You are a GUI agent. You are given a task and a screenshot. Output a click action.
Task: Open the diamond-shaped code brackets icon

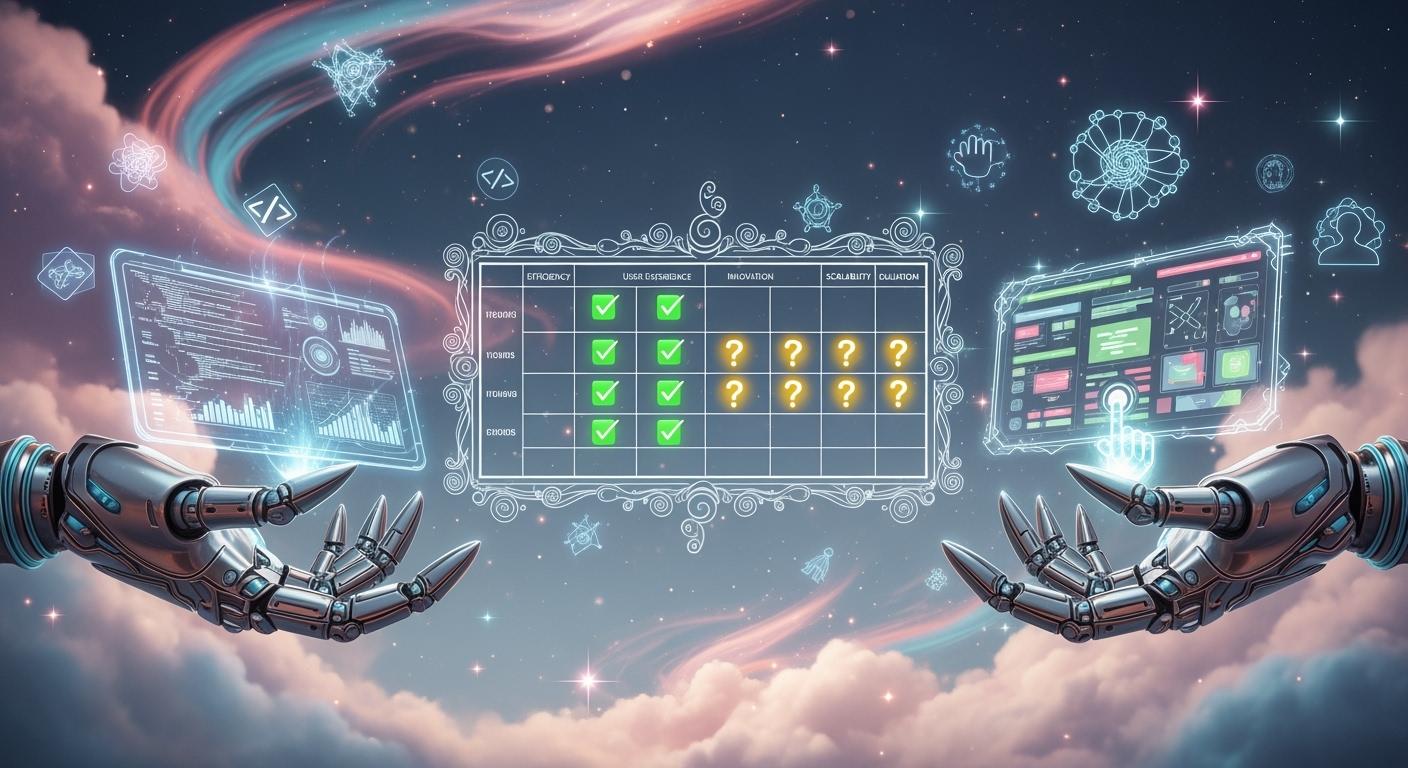tap(270, 210)
